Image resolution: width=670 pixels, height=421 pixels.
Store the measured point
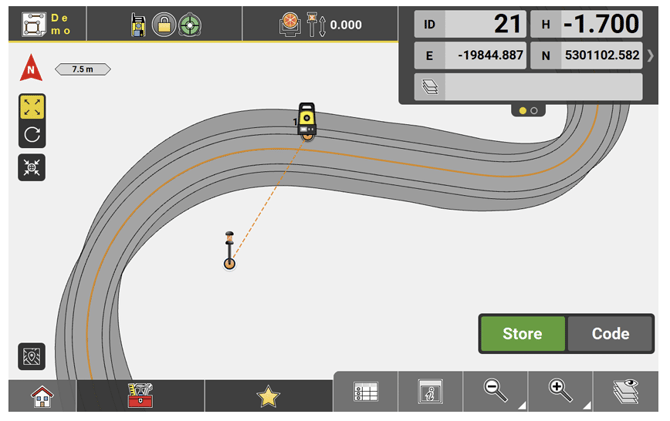pyautogui.click(x=522, y=334)
